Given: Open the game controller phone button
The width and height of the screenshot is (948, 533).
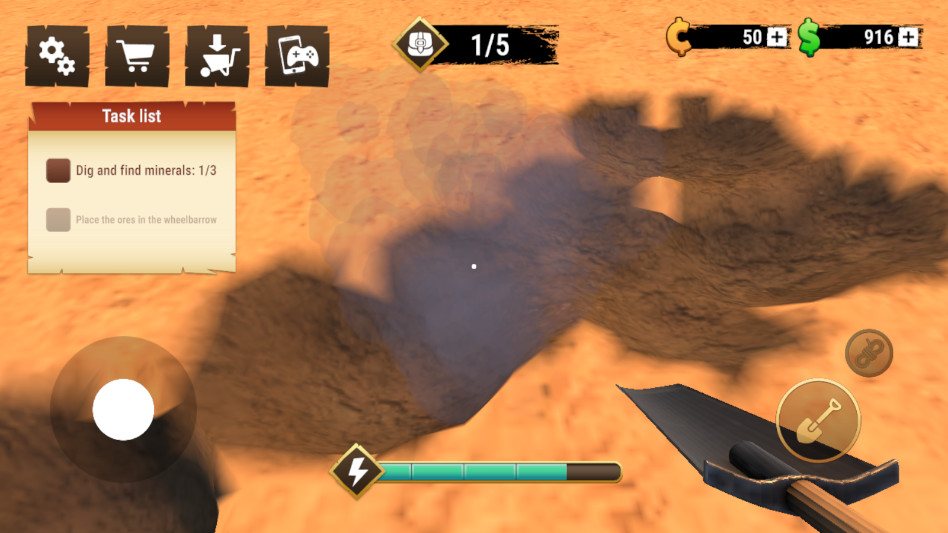Looking at the screenshot, I should pos(297,56).
